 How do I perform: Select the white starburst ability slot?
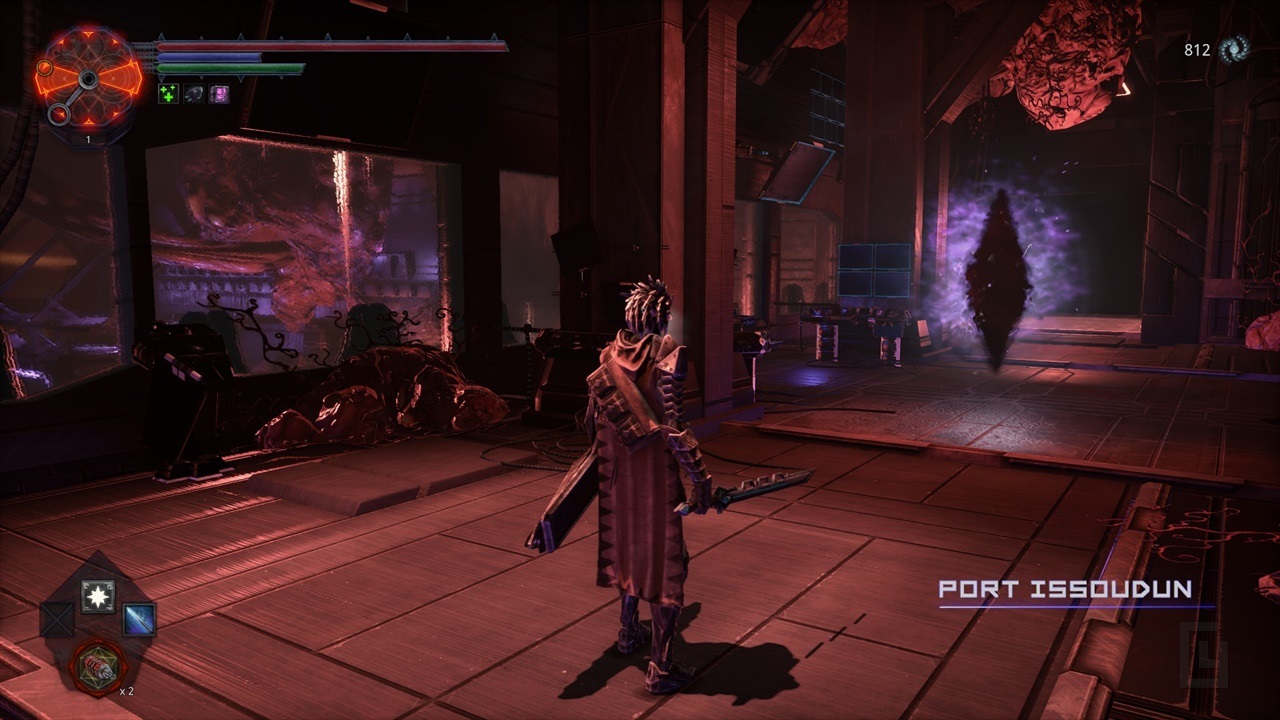click(x=98, y=596)
